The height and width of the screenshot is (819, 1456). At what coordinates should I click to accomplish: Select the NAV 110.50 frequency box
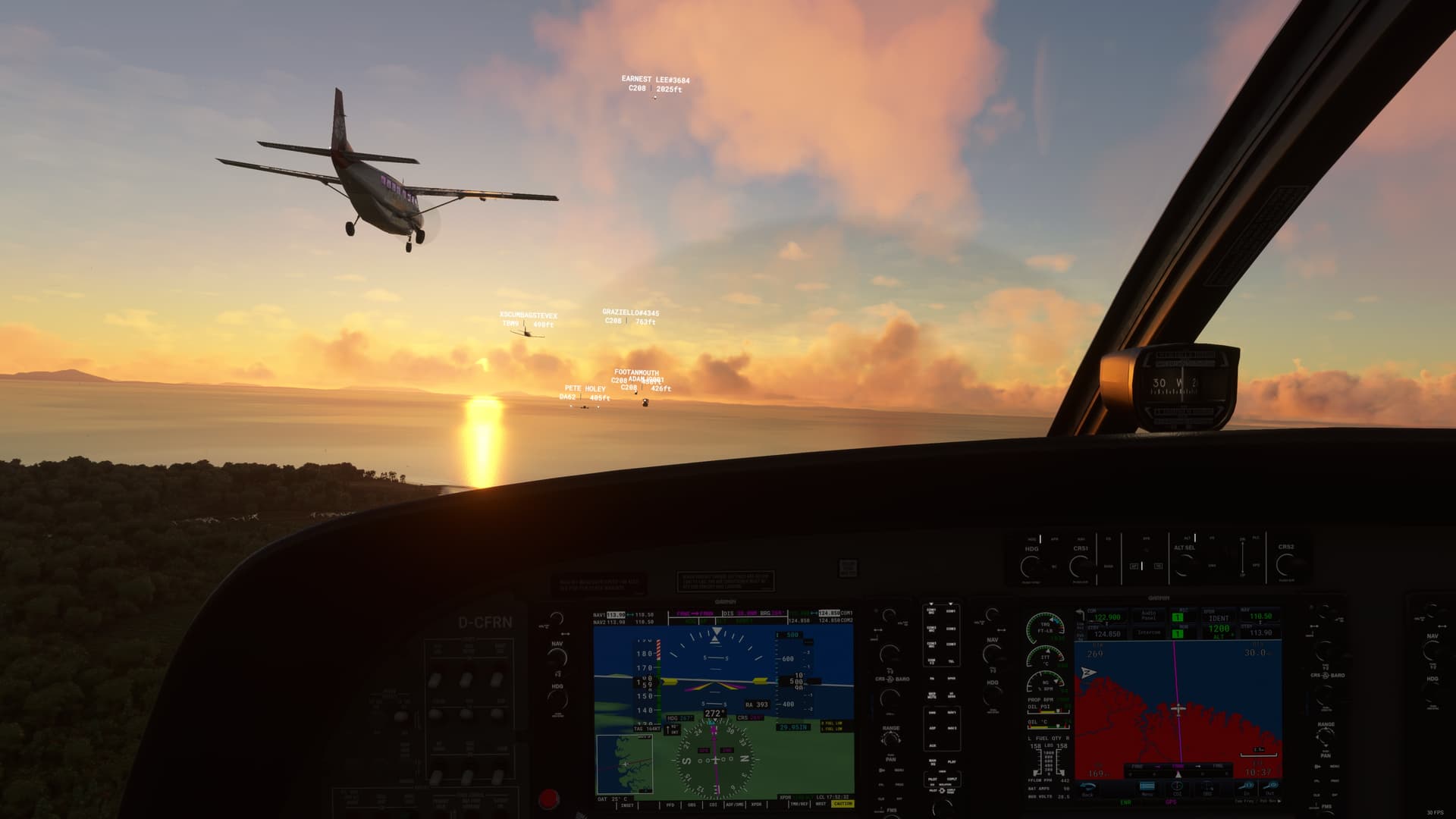(x=1260, y=617)
